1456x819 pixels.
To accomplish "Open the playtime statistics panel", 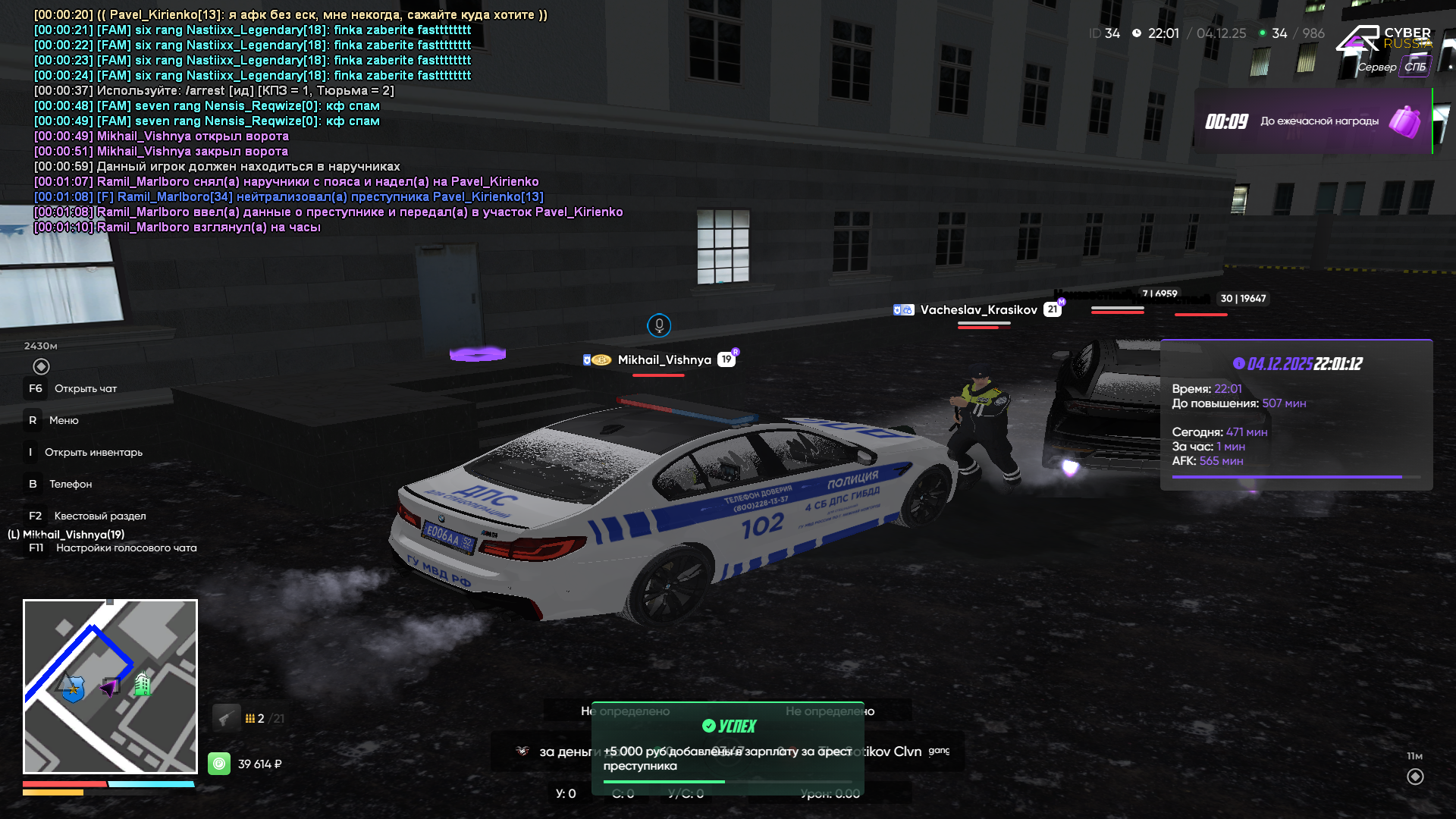I will tap(1296, 415).
